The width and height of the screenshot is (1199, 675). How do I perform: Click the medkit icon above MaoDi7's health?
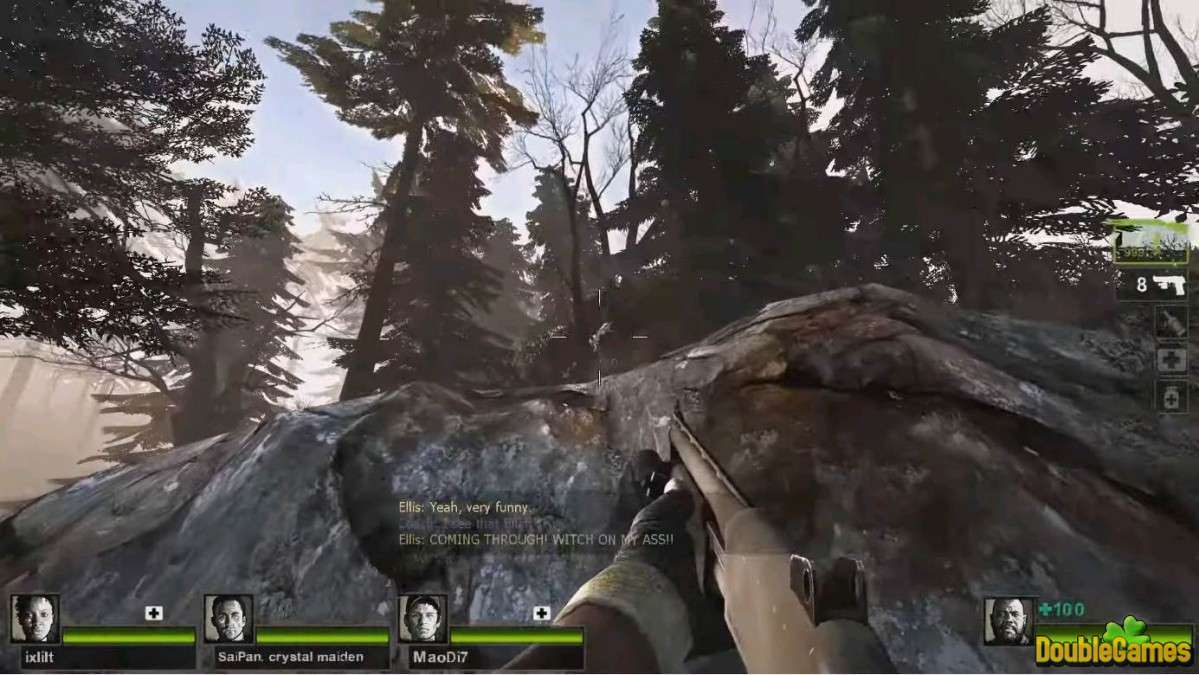[541, 613]
